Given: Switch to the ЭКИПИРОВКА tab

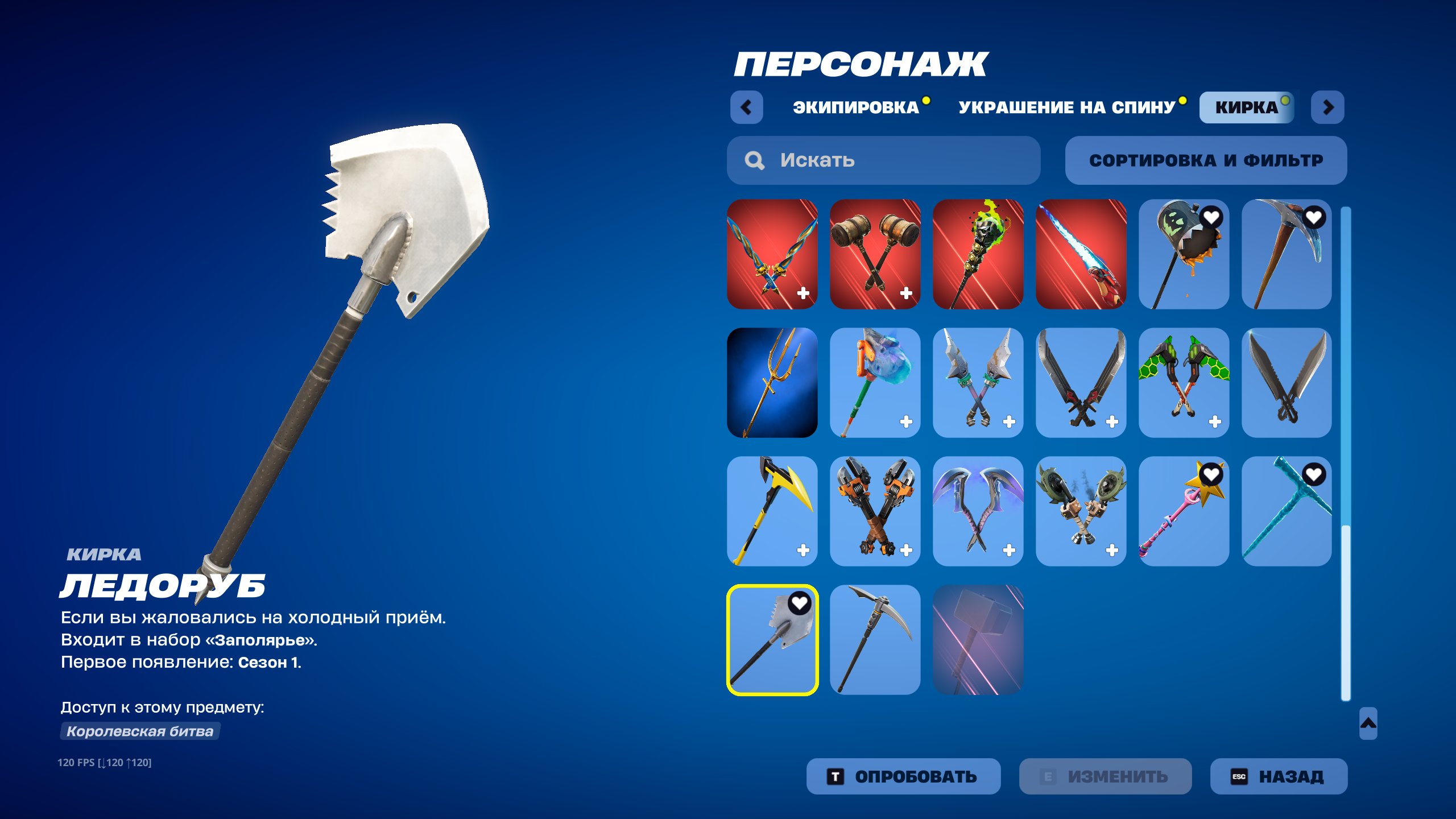Looking at the screenshot, I should click(x=852, y=106).
